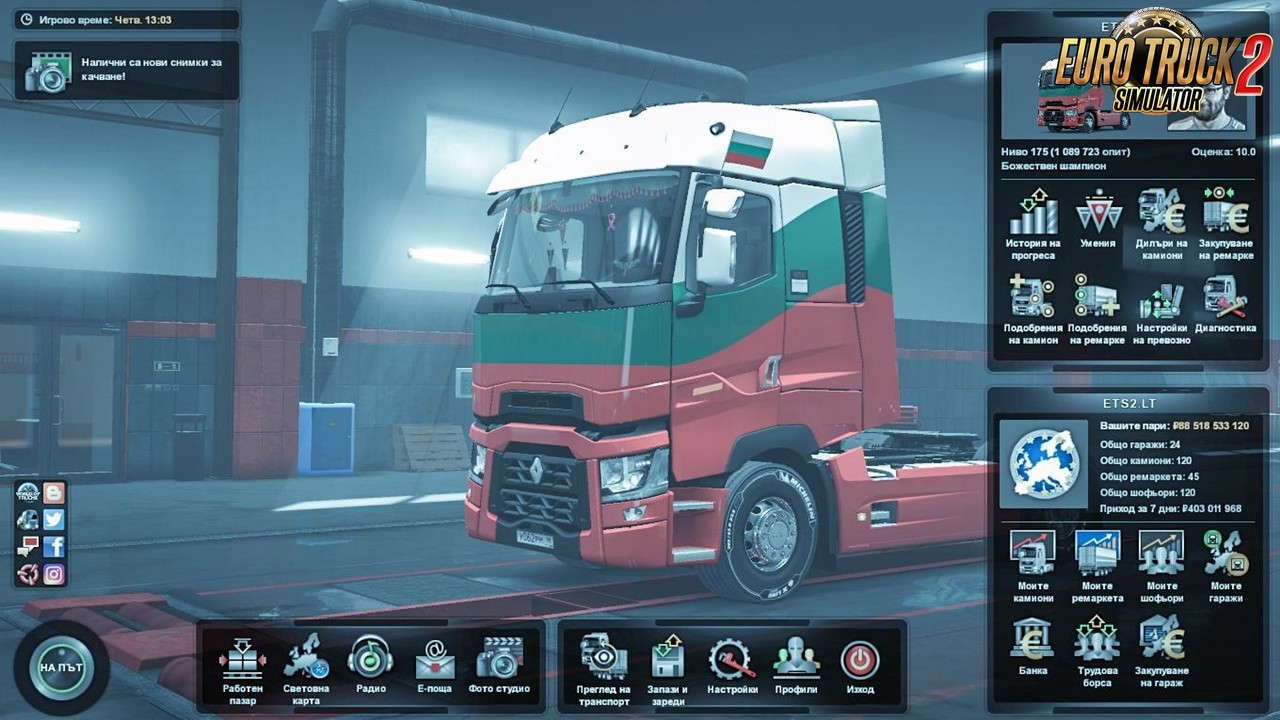Click the red Изход exit button
This screenshot has height=720, width=1280.
860,663
